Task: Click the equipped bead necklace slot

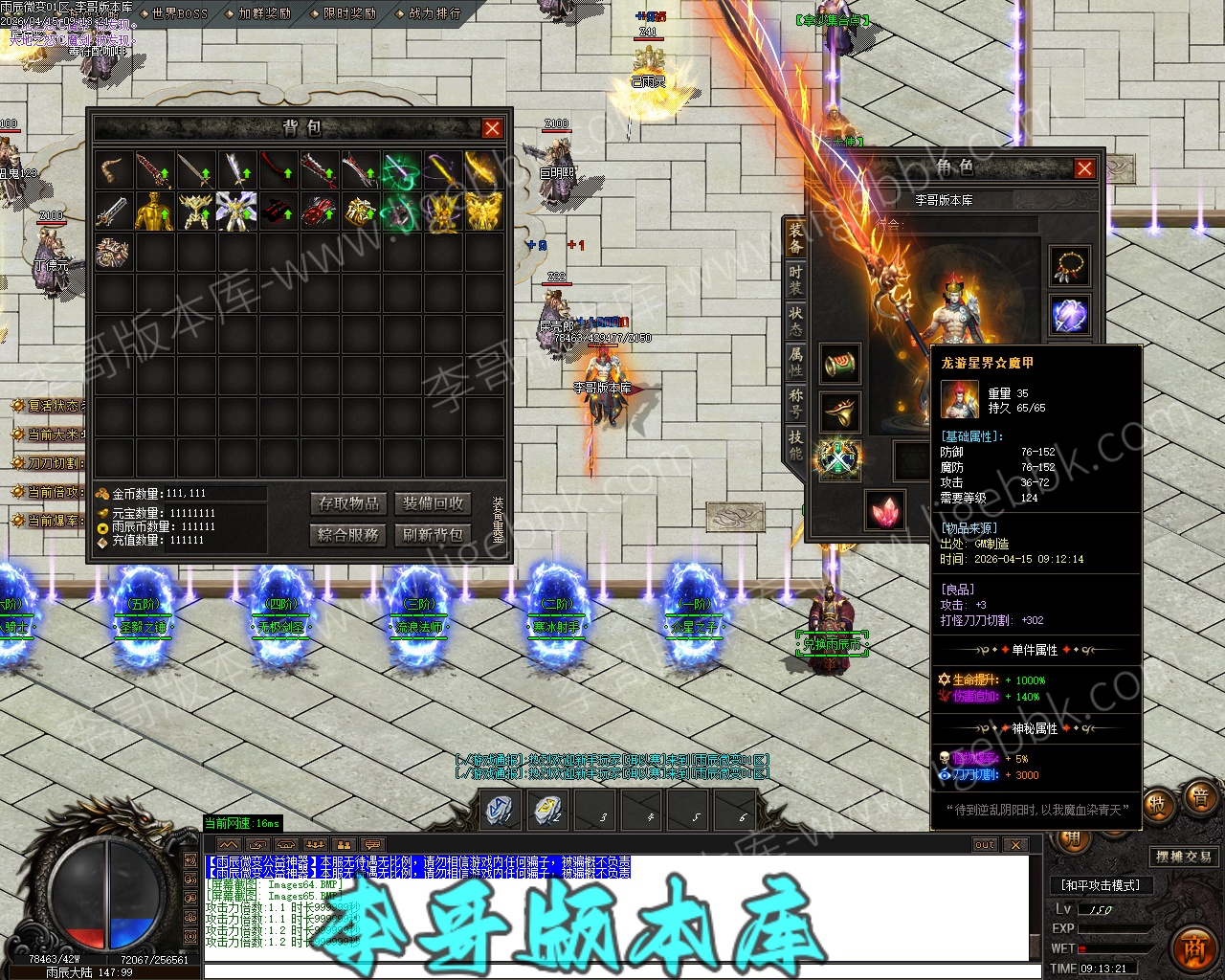Action: click(x=1069, y=265)
